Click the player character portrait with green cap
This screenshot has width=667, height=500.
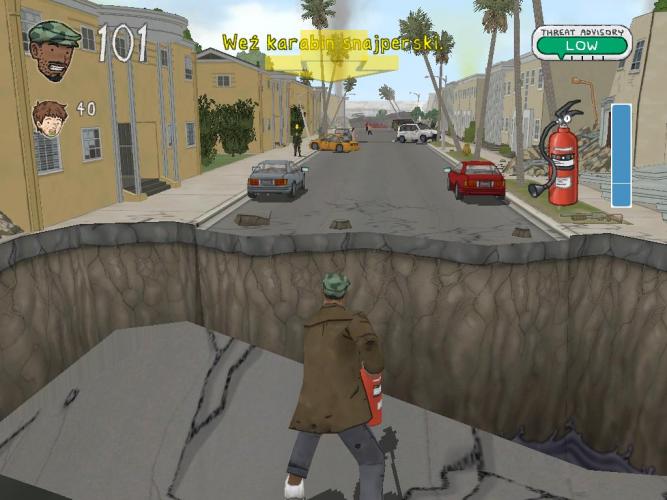(54, 49)
